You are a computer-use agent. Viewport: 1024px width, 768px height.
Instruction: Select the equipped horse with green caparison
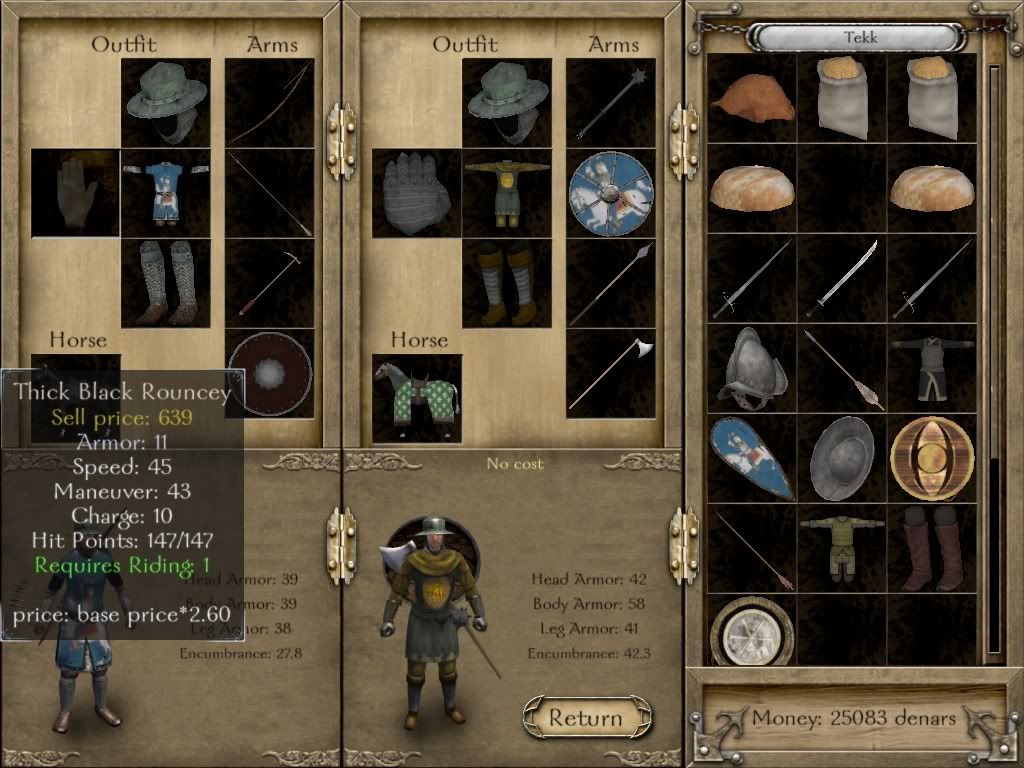point(417,398)
